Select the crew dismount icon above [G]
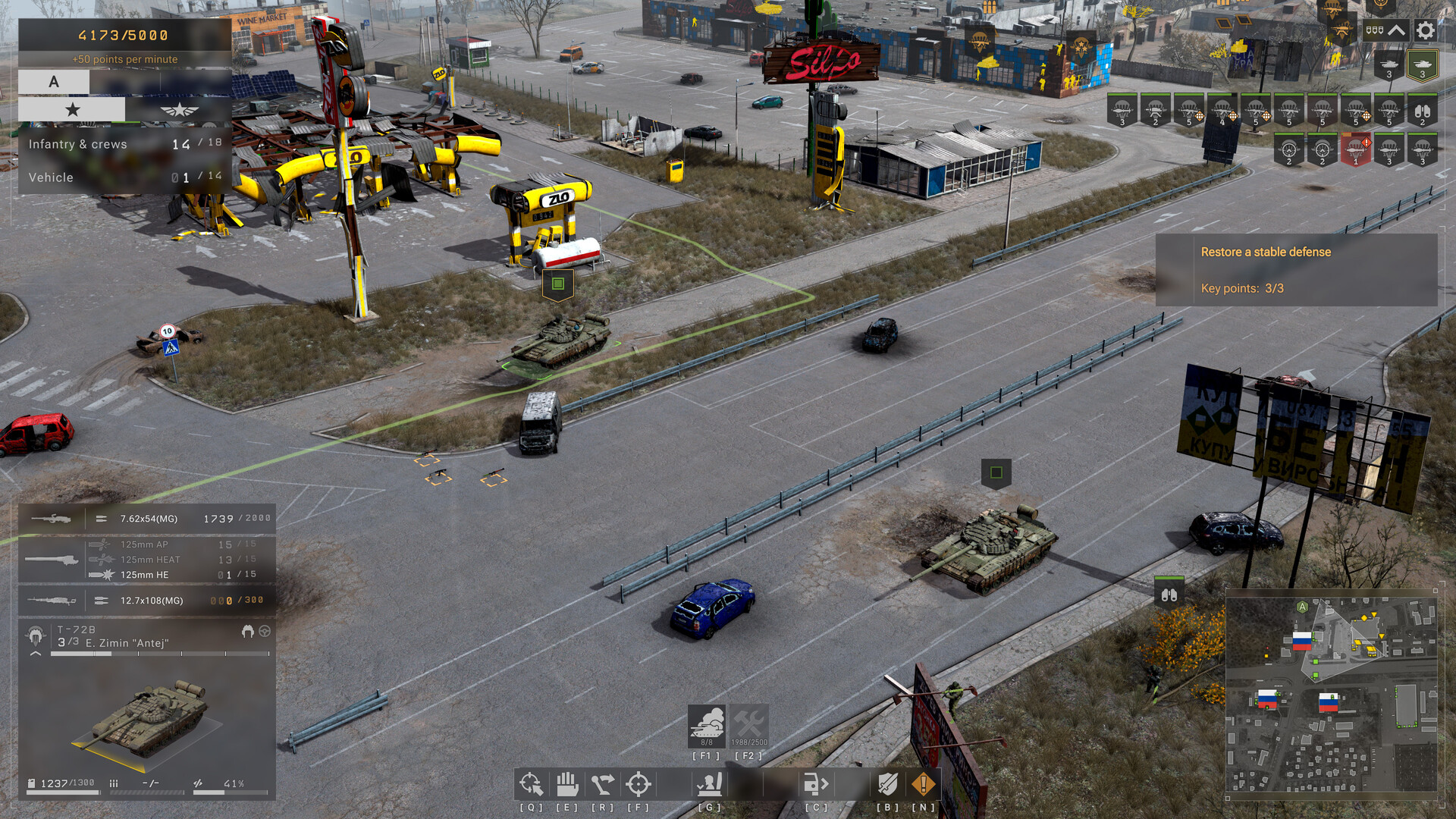The image size is (1456, 819). pos(711,783)
